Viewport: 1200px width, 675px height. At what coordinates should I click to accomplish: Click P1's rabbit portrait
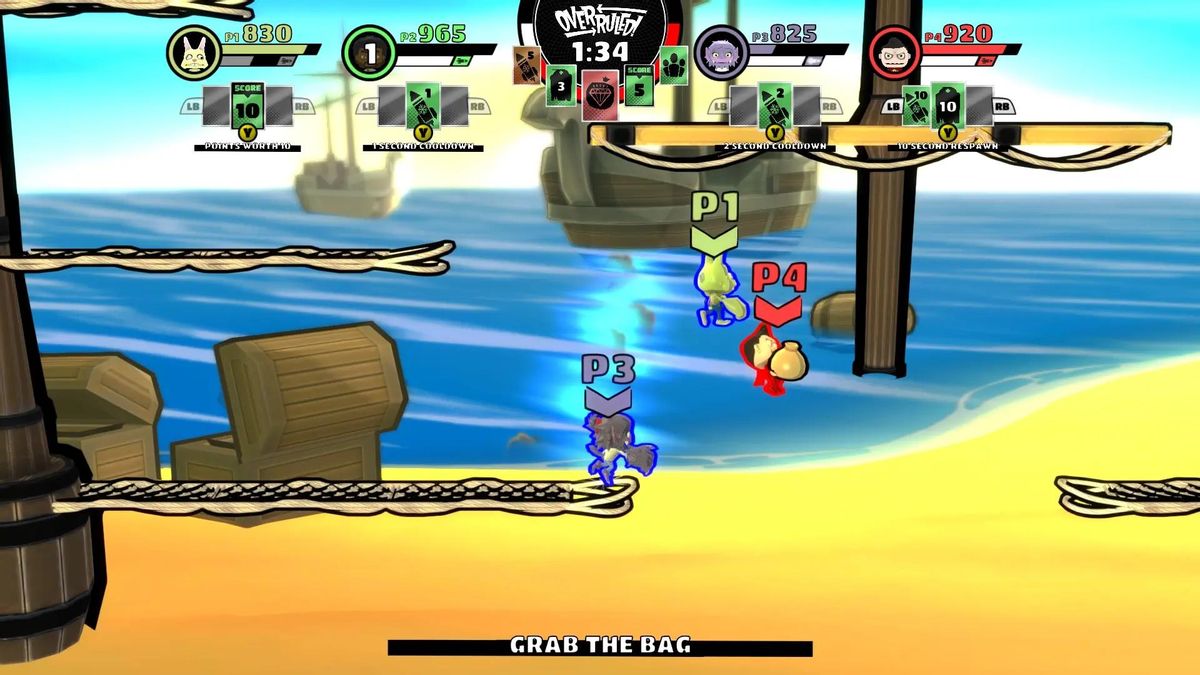(194, 53)
